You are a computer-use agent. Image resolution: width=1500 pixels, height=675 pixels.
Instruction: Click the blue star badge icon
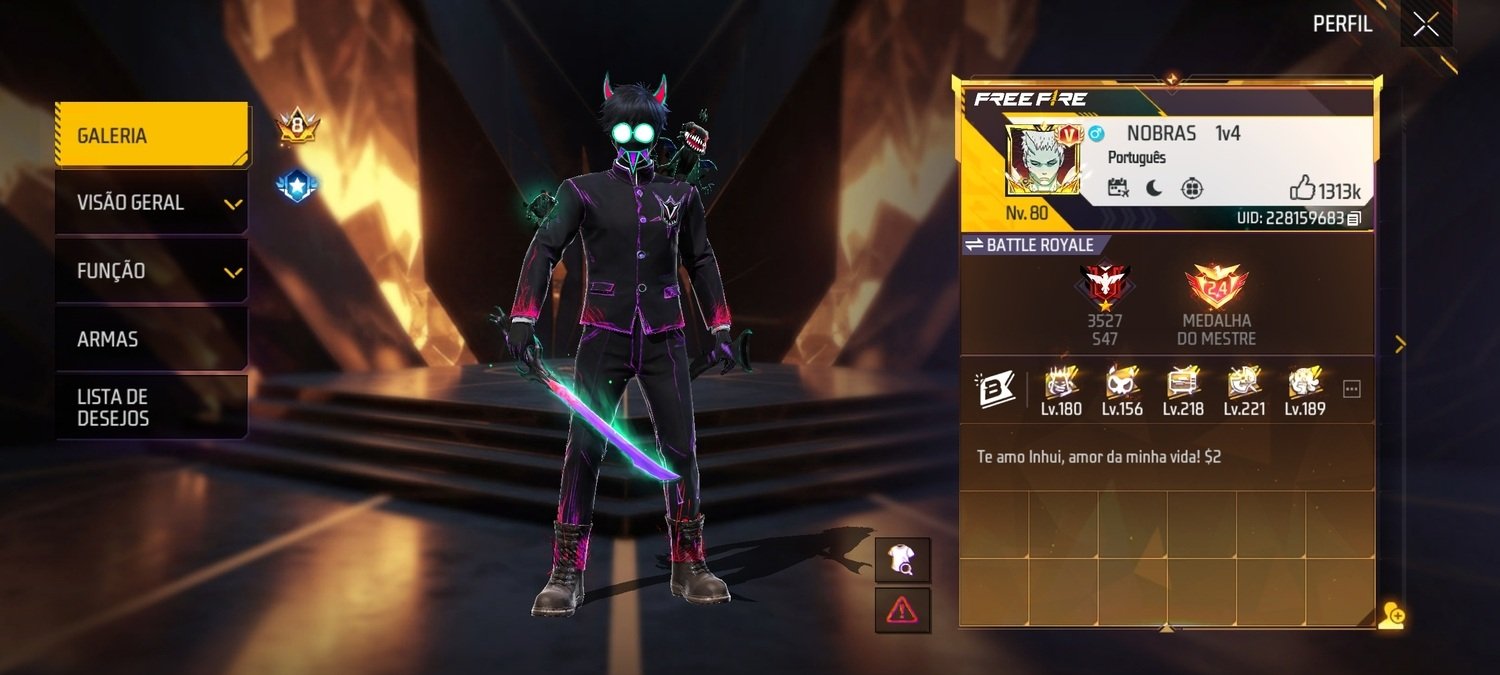click(x=297, y=185)
